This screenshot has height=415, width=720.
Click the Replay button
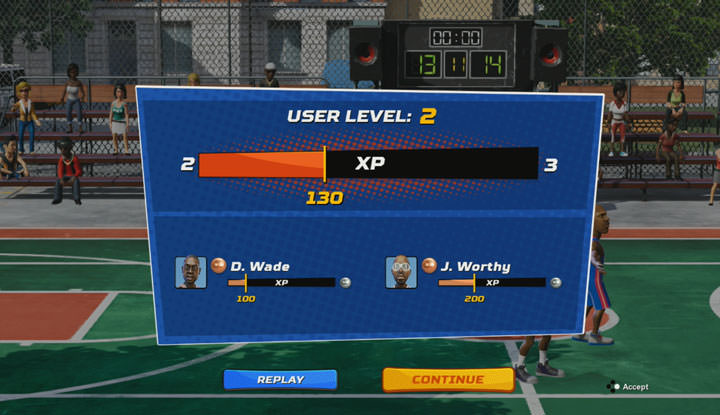point(280,380)
